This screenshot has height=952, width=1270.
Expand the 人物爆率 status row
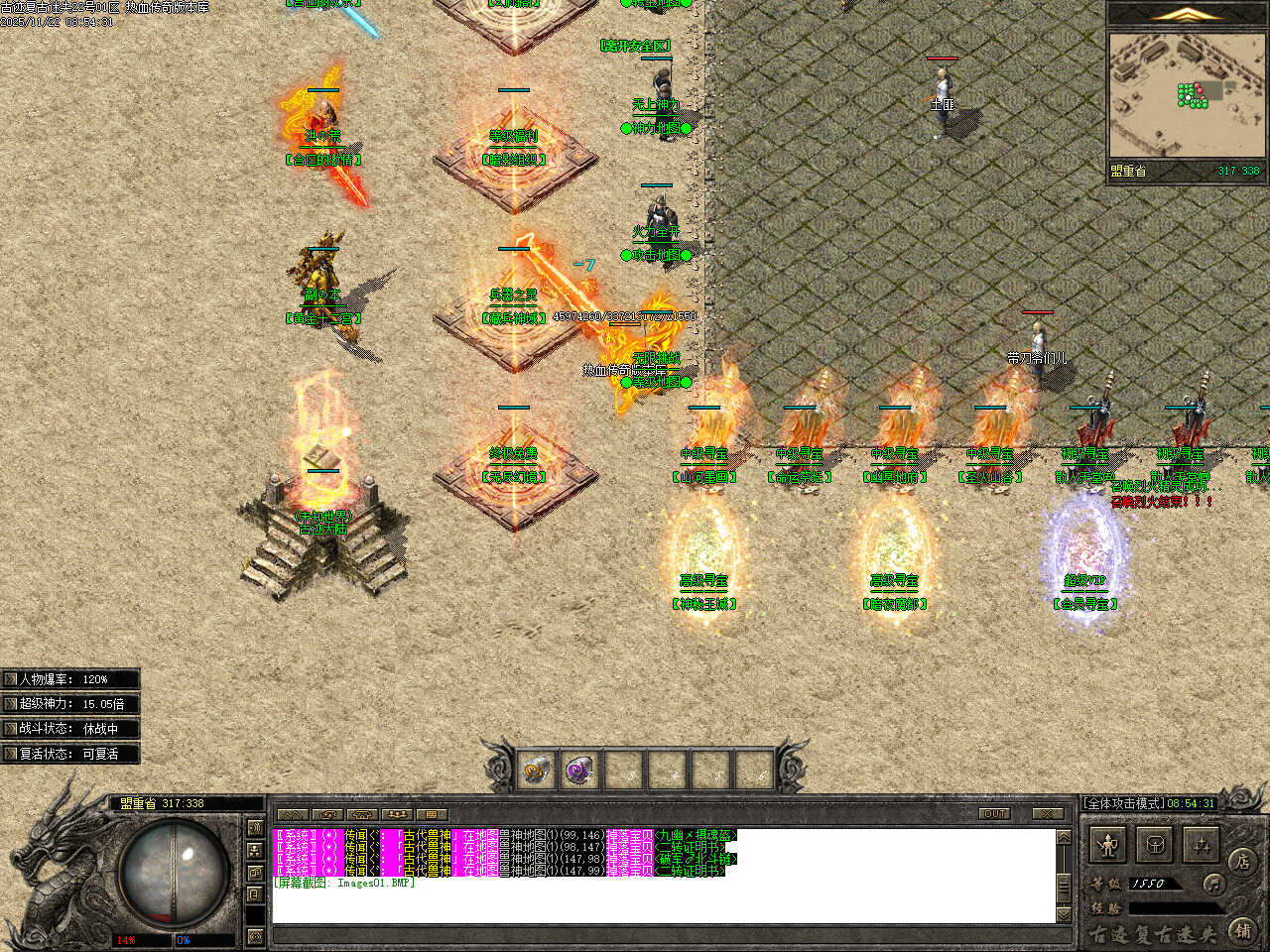pyautogui.click(x=11, y=679)
